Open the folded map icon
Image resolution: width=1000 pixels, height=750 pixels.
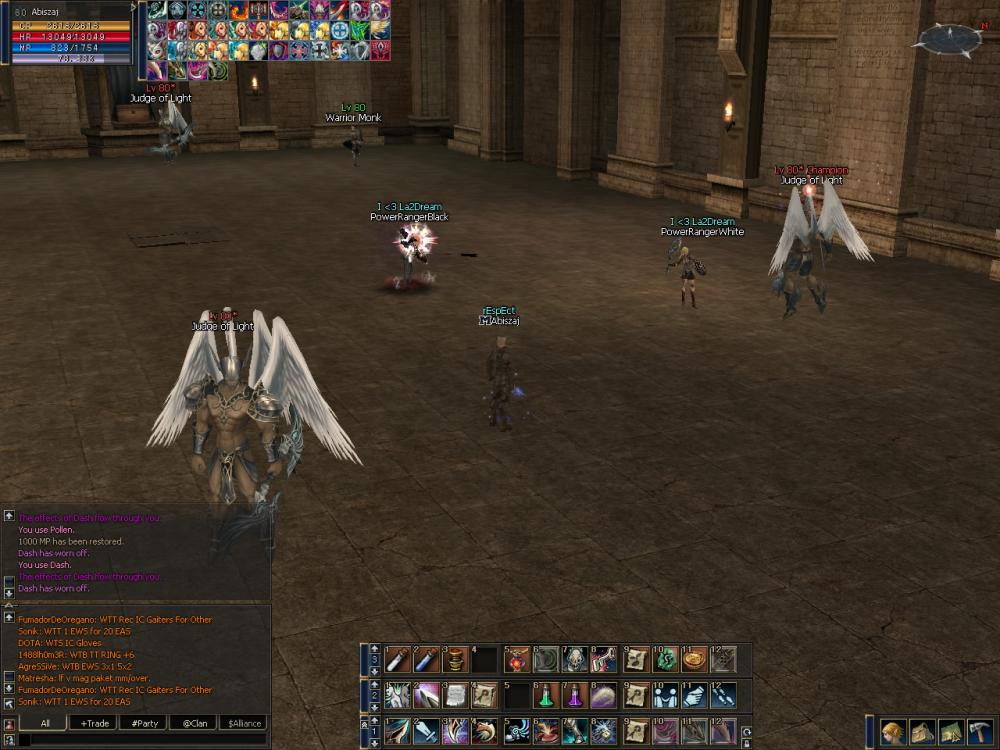[950, 732]
